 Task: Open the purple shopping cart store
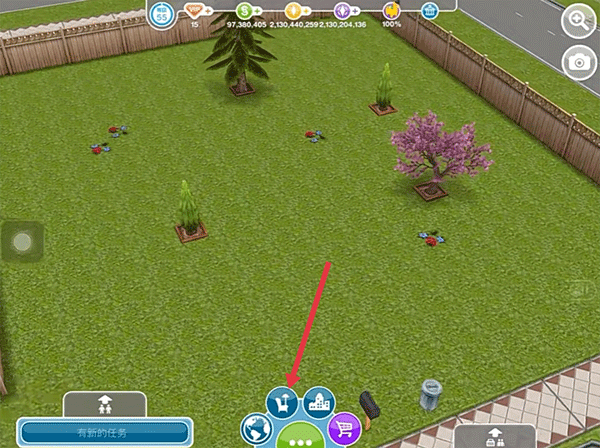click(344, 430)
